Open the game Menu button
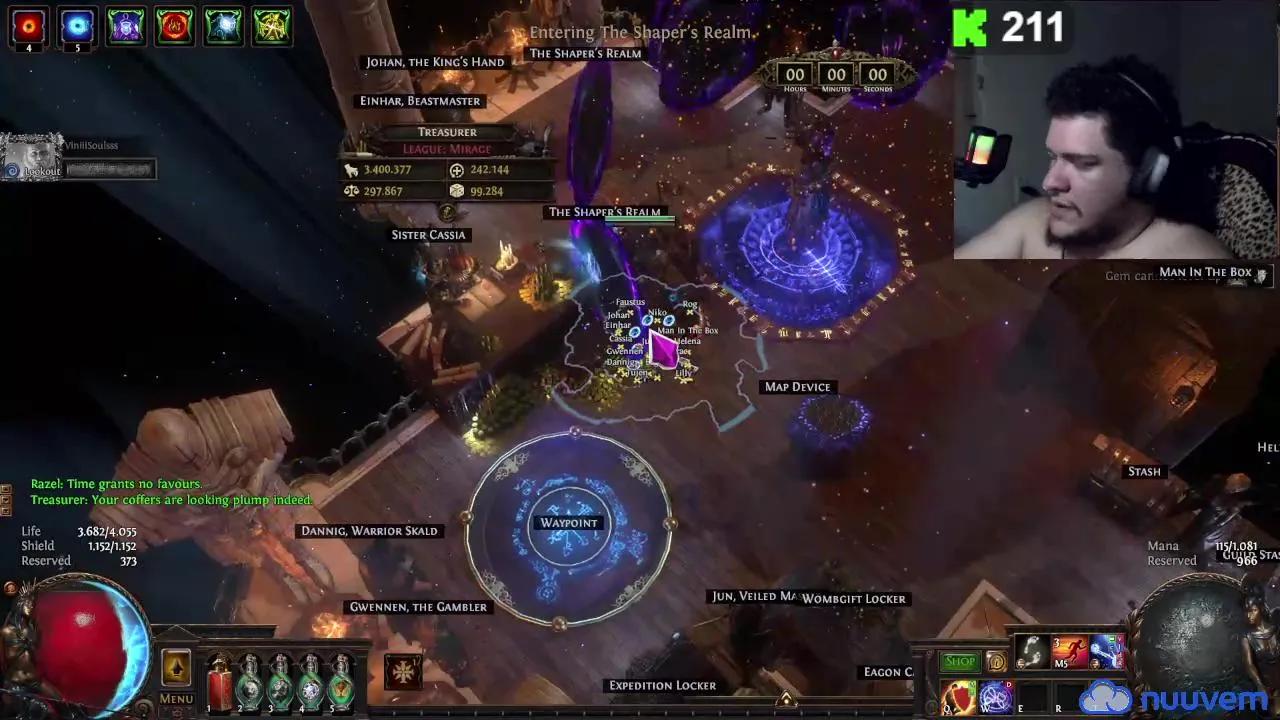The width and height of the screenshot is (1280, 720). coord(176,699)
